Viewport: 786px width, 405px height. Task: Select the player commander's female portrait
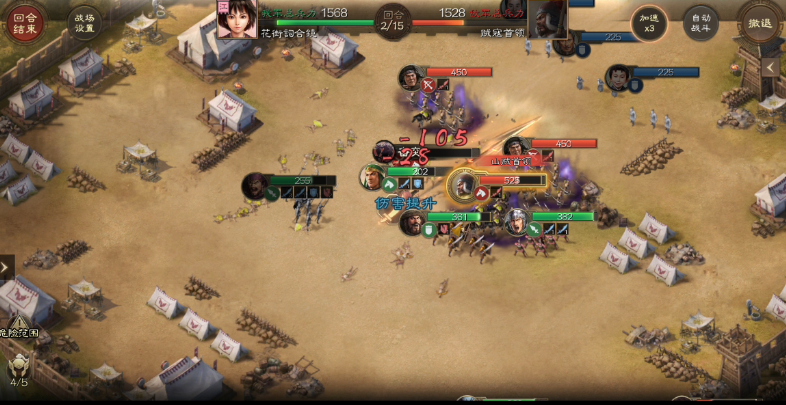click(237, 18)
